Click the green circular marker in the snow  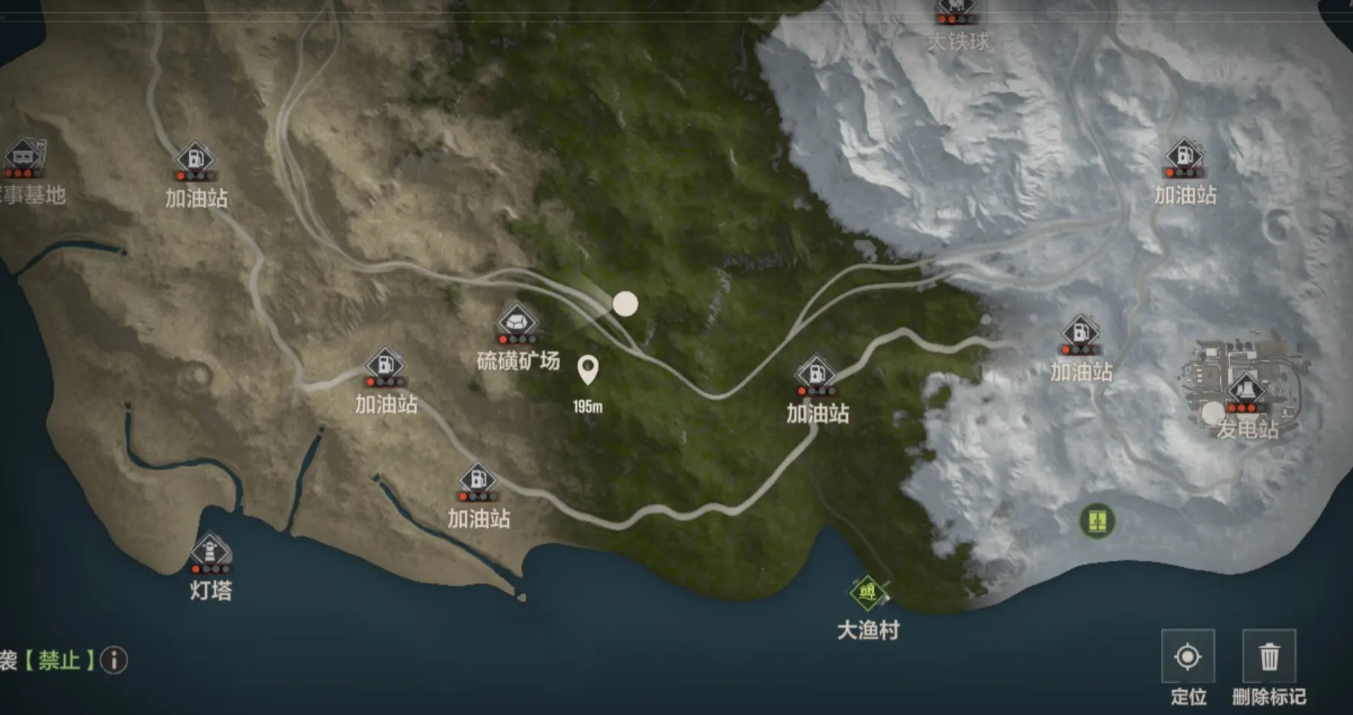click(1097, 520)
